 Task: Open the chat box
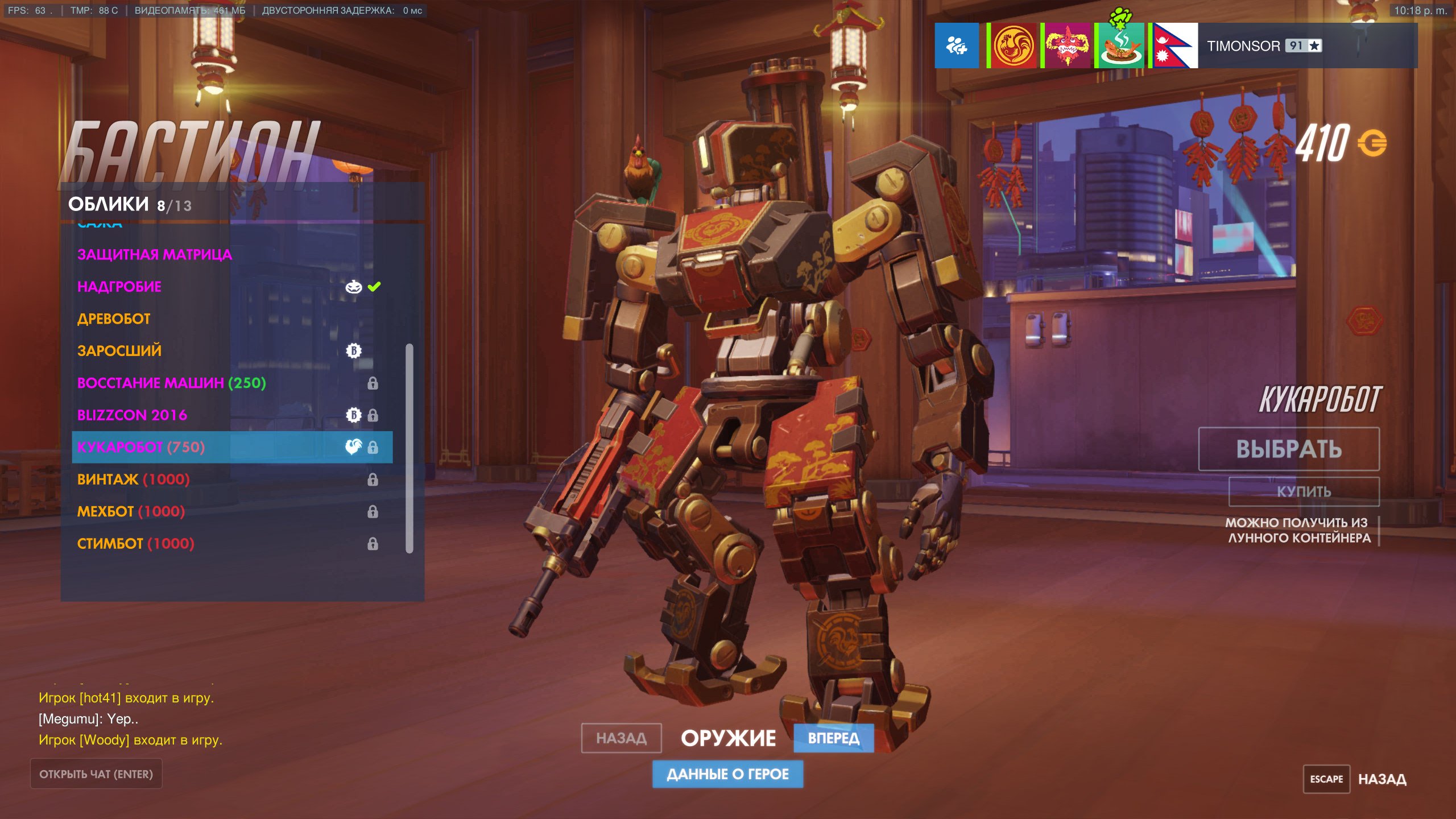(x=96, y=774)
